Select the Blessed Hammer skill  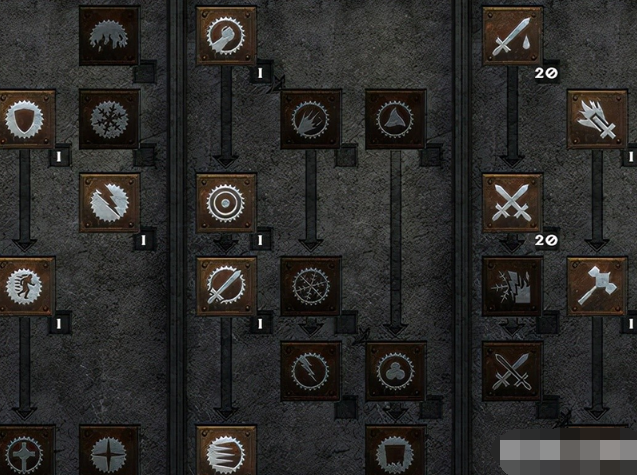(597, 286)
